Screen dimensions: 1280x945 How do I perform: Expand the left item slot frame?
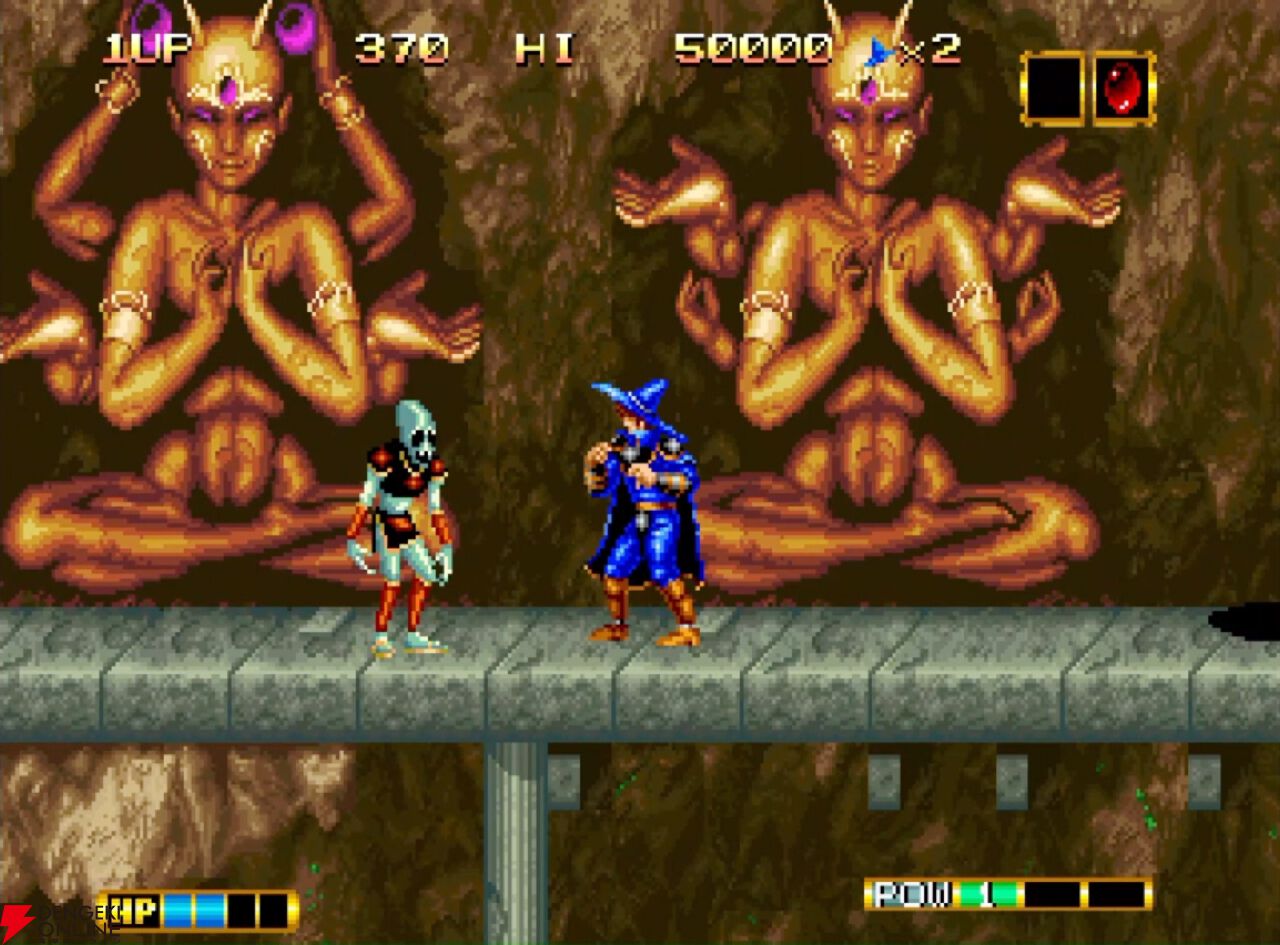(1053, 90)
